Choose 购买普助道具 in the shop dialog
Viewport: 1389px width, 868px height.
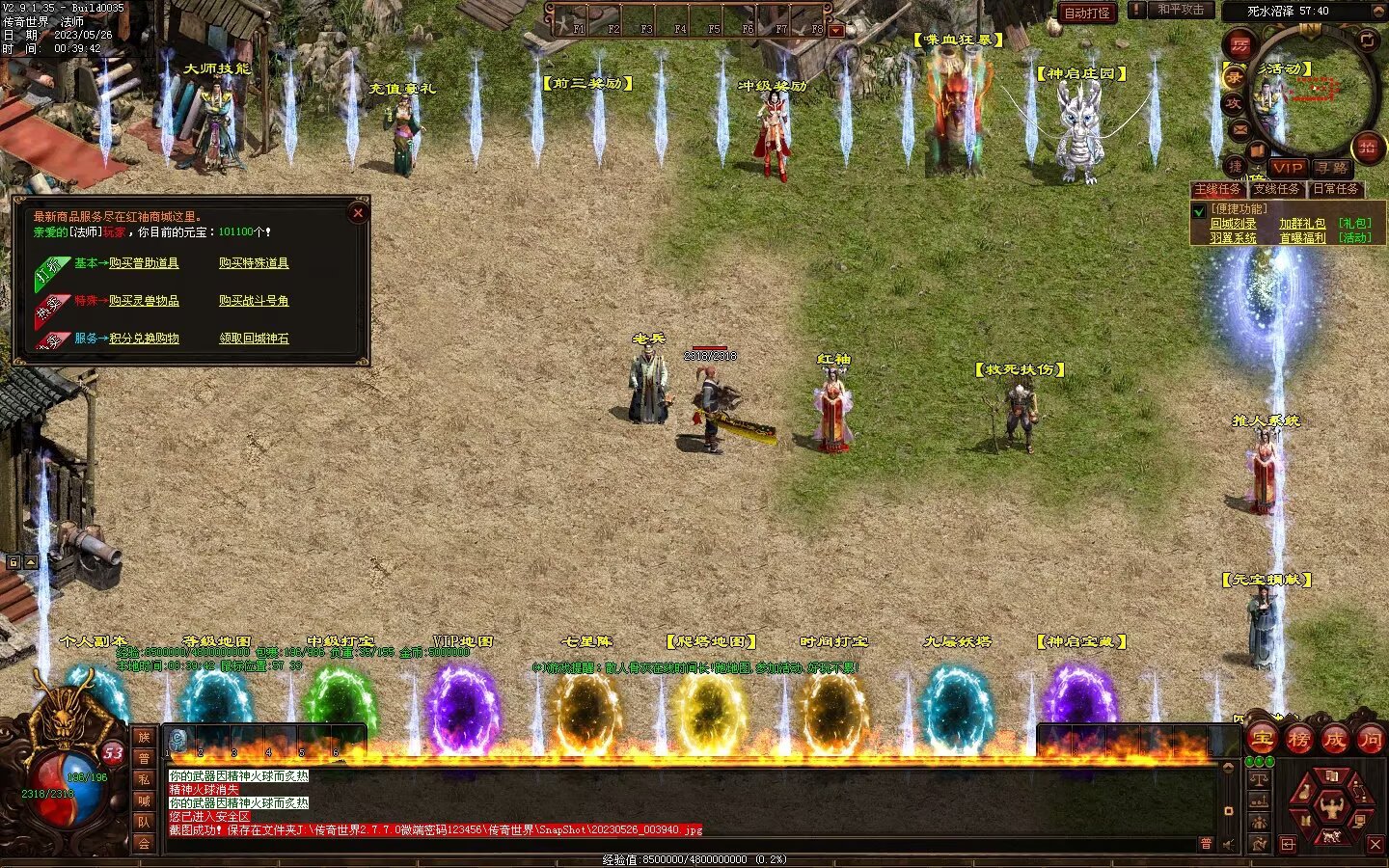[x=144, y=263]
